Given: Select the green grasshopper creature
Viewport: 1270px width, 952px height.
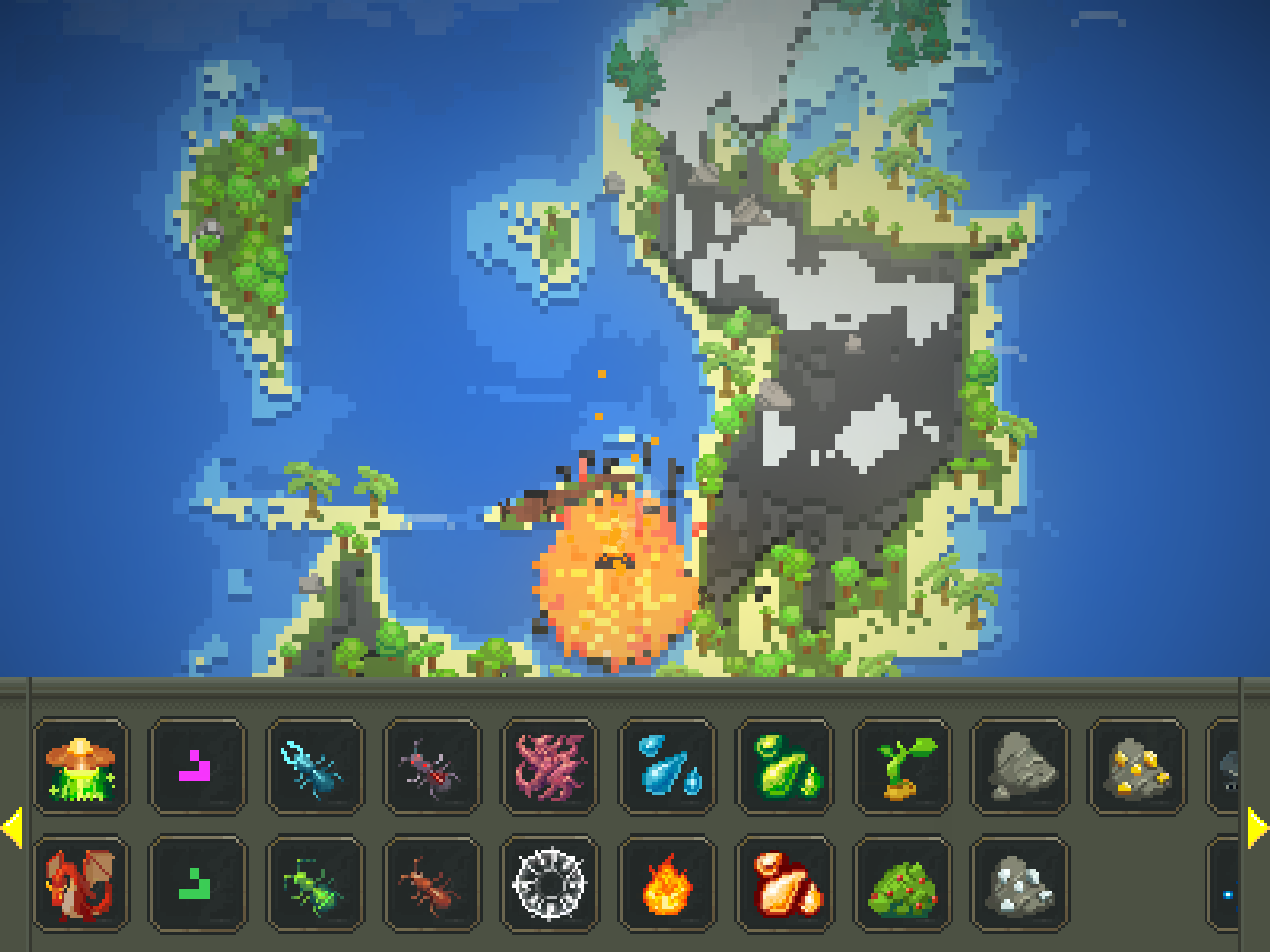Looking at the screenshot, I should pyautogui.click(x=314, y=886).
